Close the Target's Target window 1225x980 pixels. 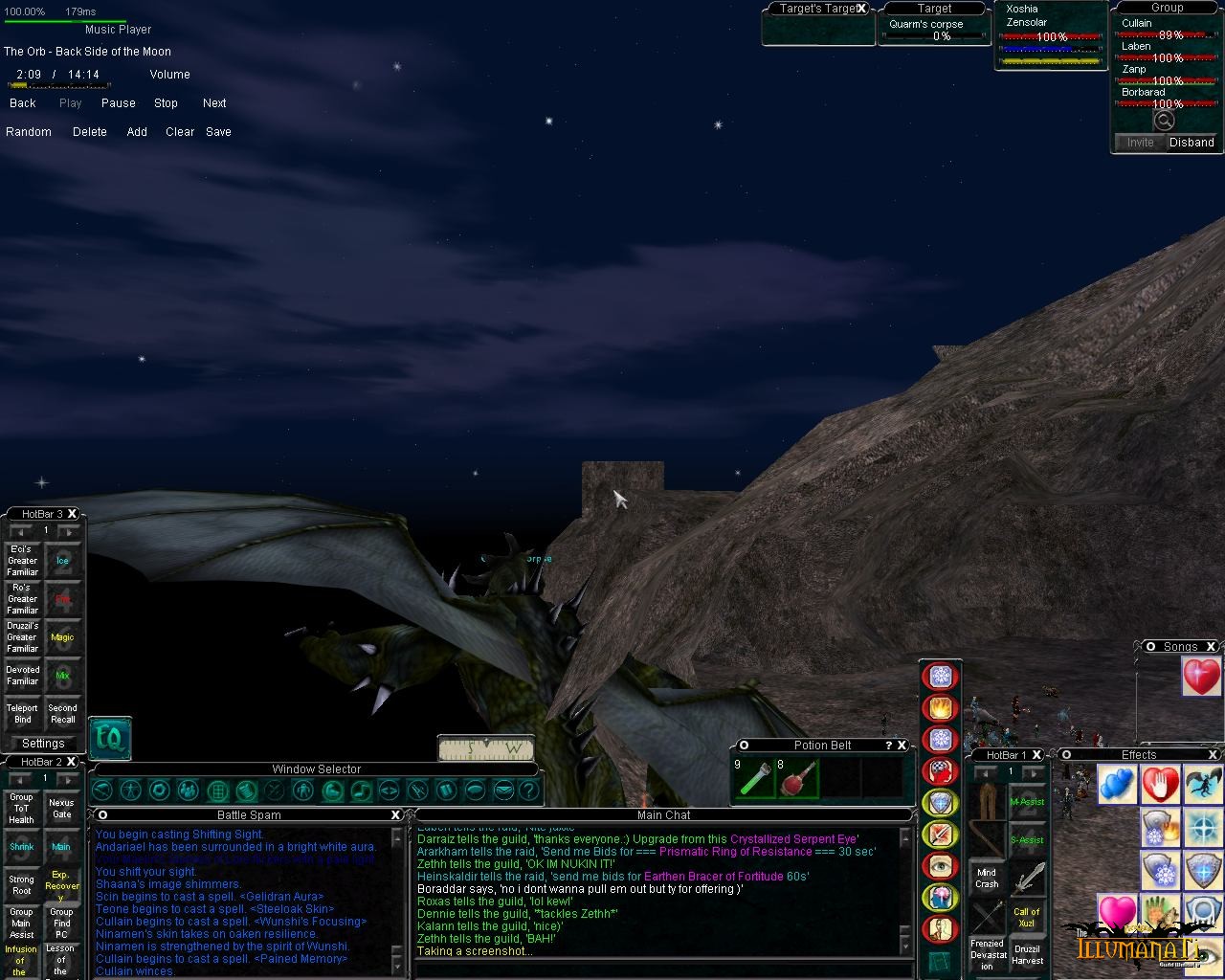click(x=861, y=9)
